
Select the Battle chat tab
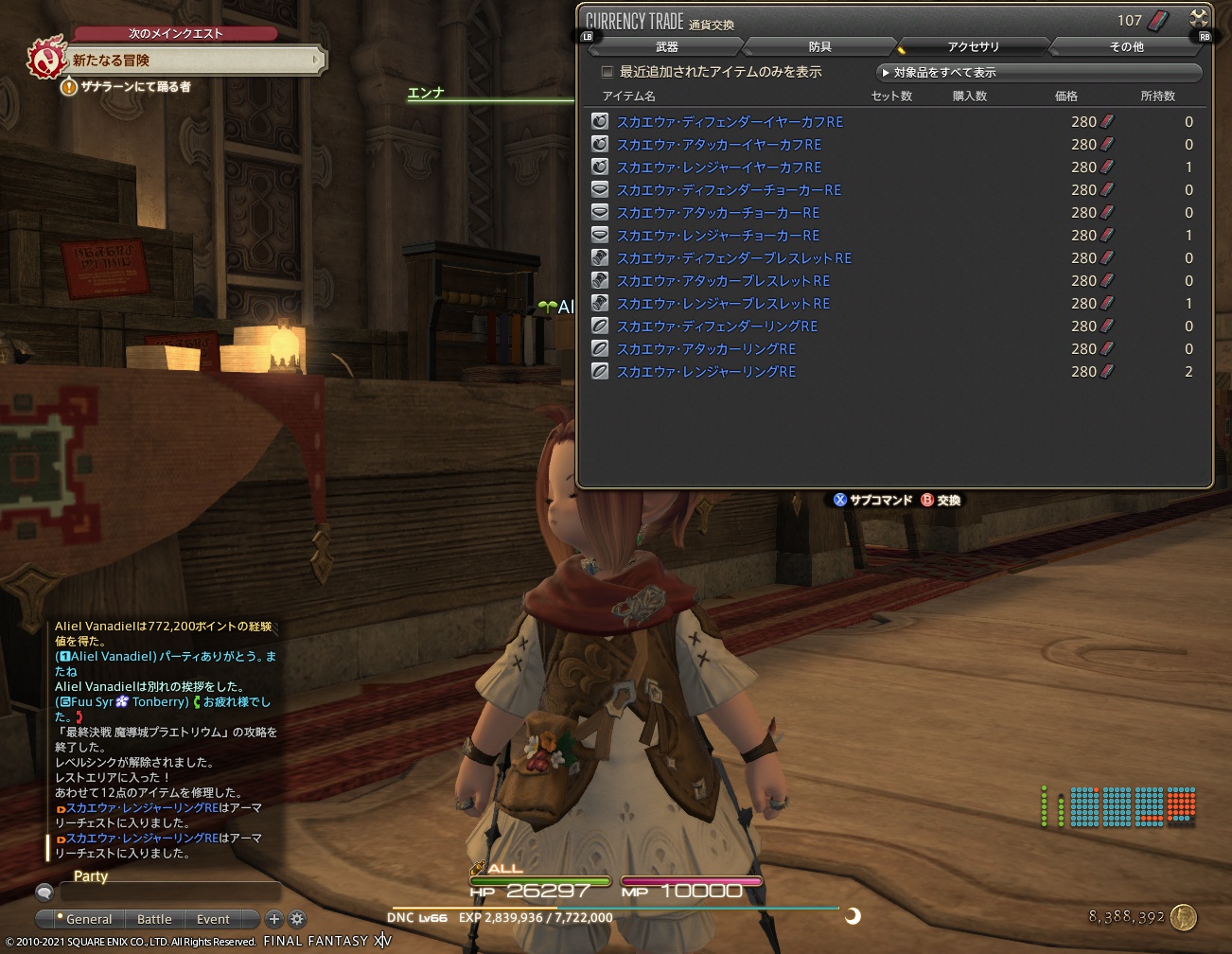point(153,919)
